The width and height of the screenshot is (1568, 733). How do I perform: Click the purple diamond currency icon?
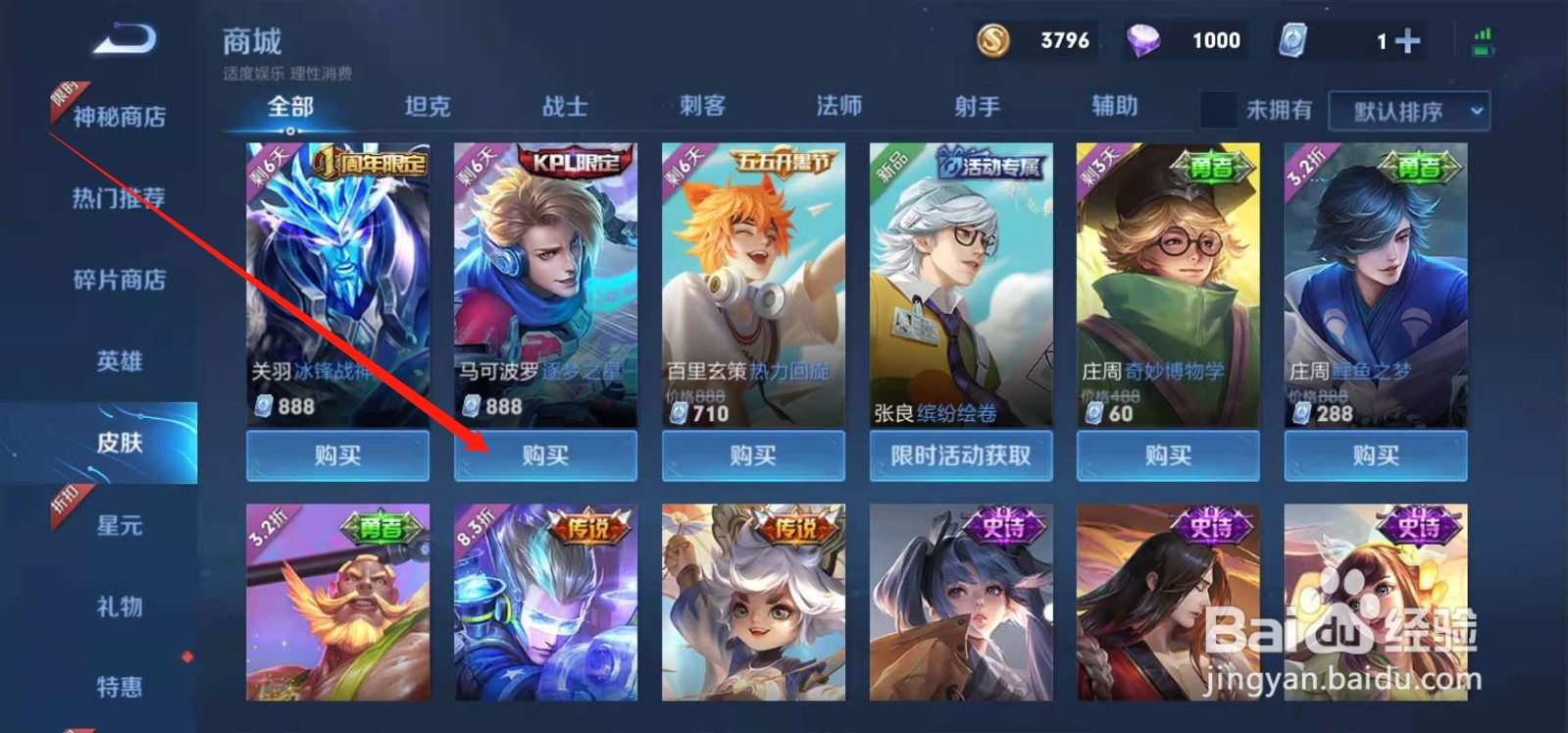[x=1143, y=40]
